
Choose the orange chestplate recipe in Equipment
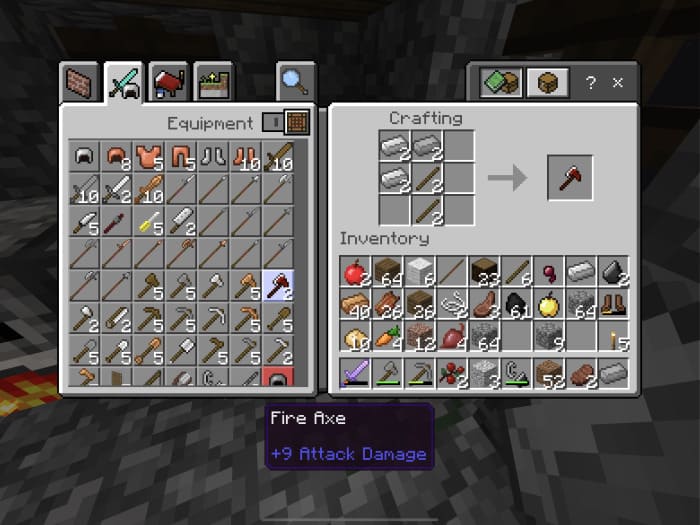click(149, 157)
